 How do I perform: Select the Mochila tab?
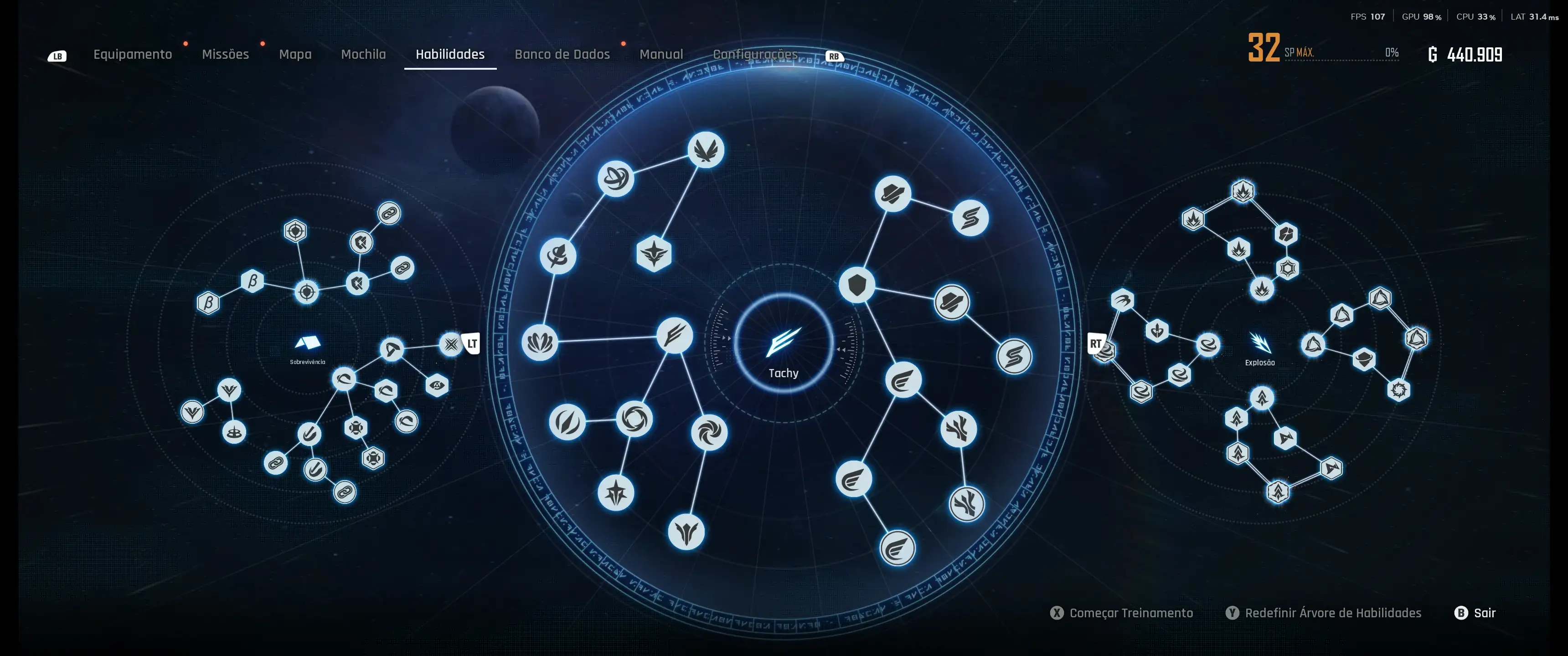click(x=363, y=54)
